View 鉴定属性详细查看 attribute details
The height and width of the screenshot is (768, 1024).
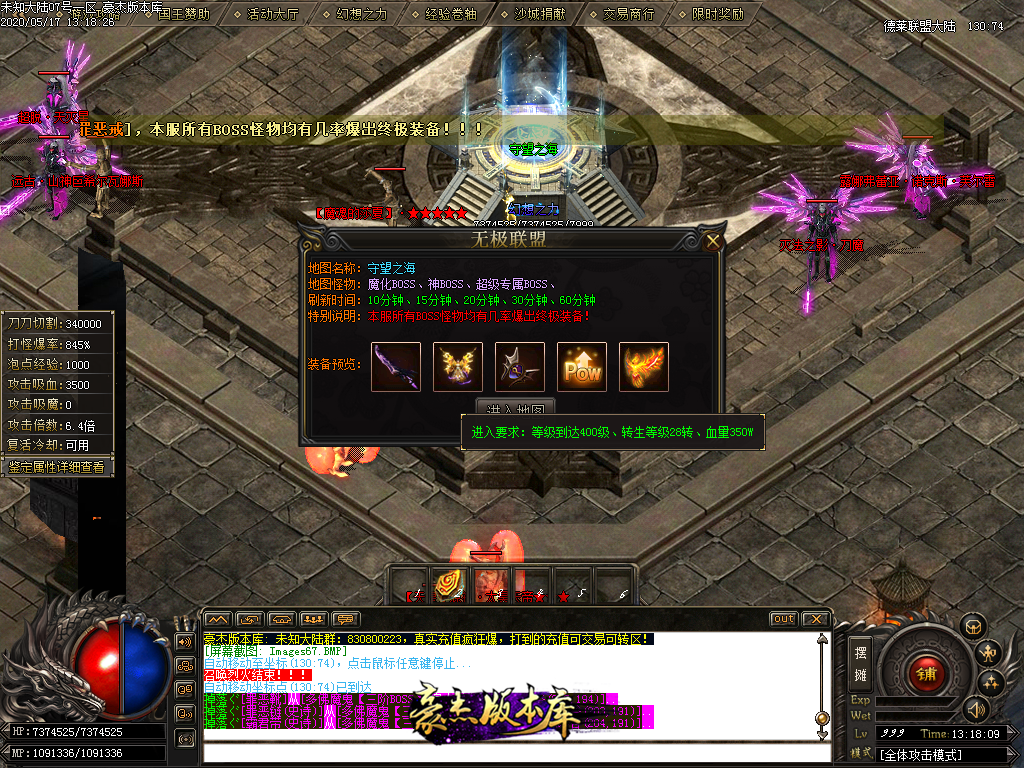click(57, 466)
